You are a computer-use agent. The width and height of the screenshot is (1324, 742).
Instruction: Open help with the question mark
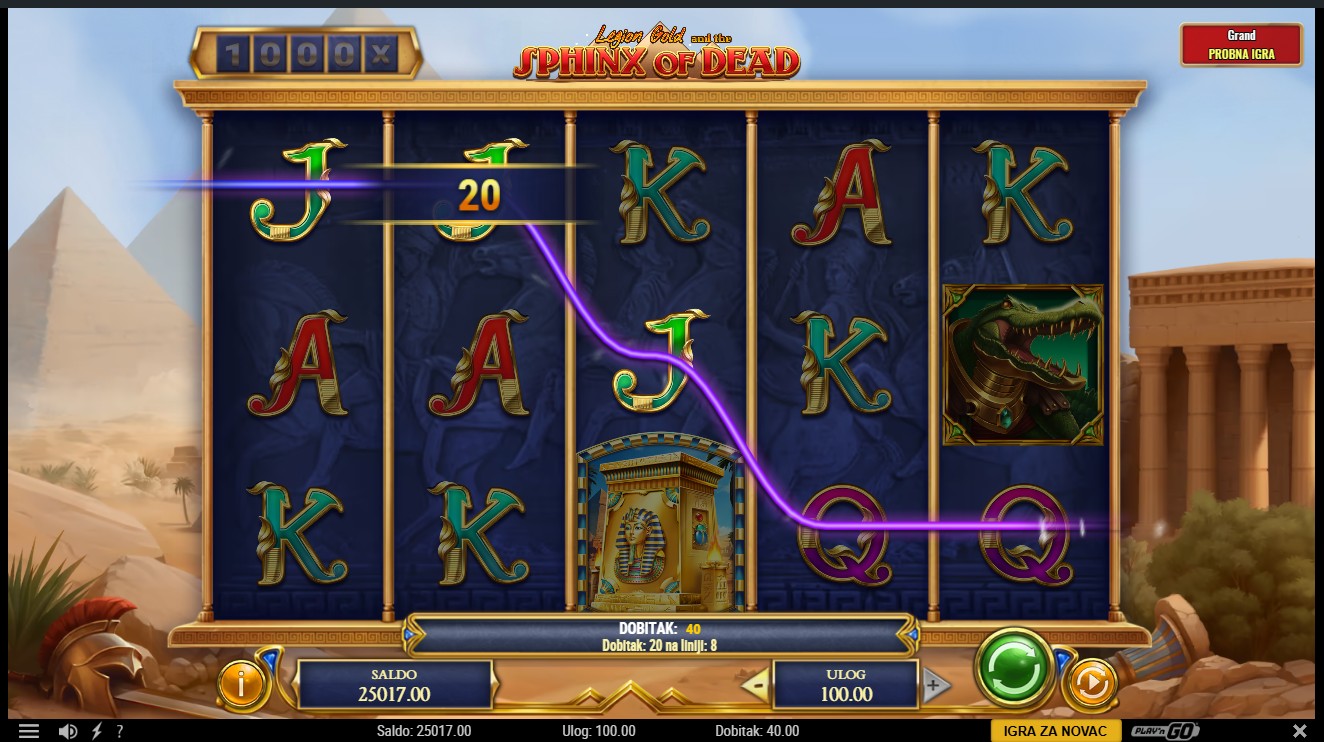point(120,731)
